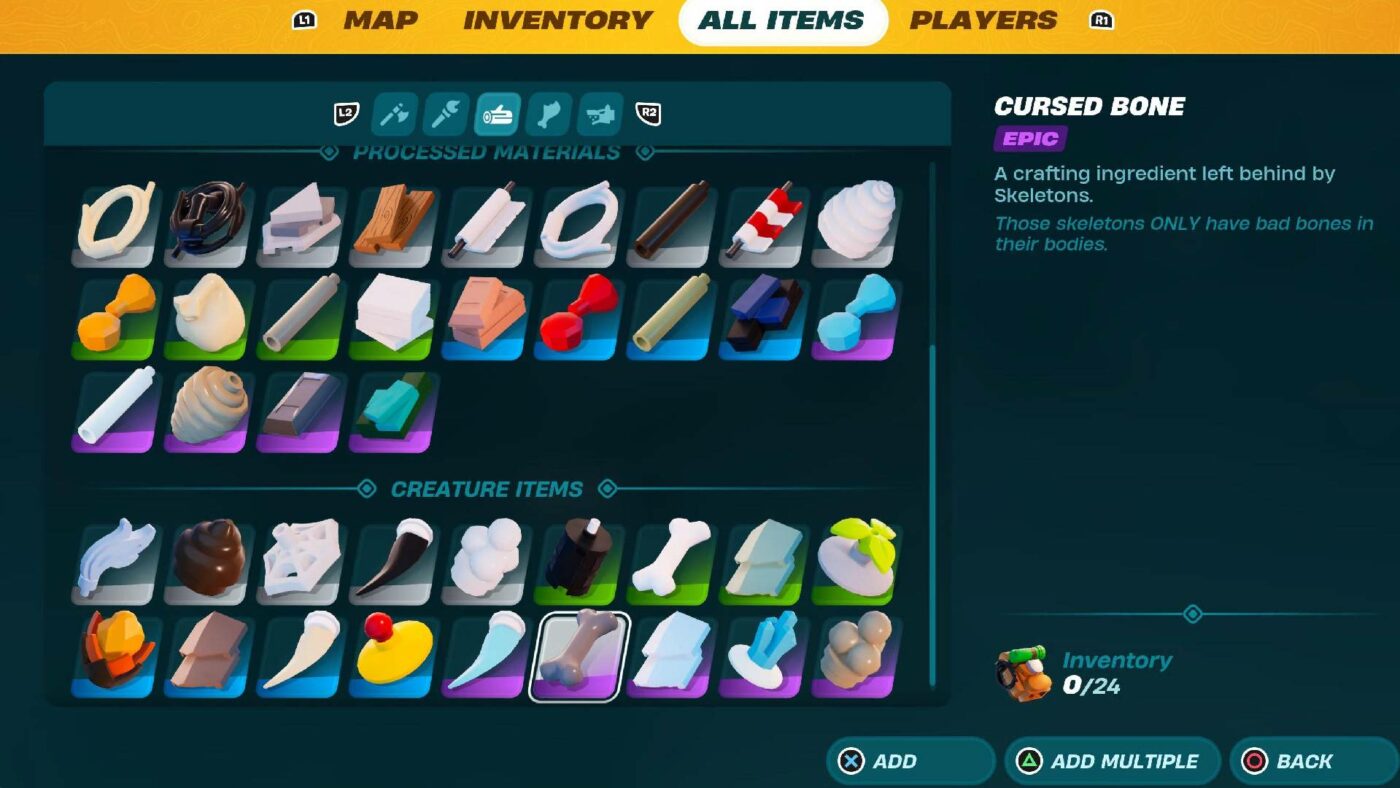Click the R1 prompt beside PLAYERS
The image size is (1400, 788).
(x=1101, y=18)
